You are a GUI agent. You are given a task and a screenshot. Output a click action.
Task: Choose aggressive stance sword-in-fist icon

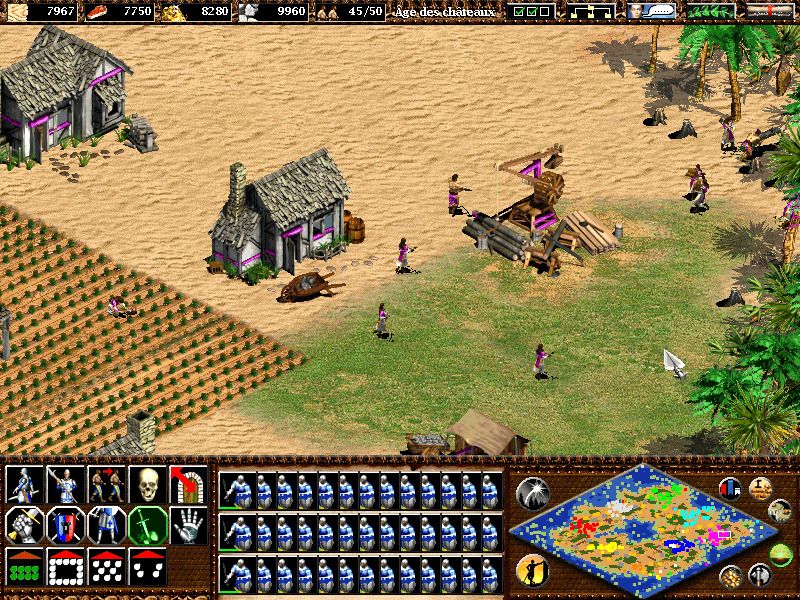coord(22,524)
